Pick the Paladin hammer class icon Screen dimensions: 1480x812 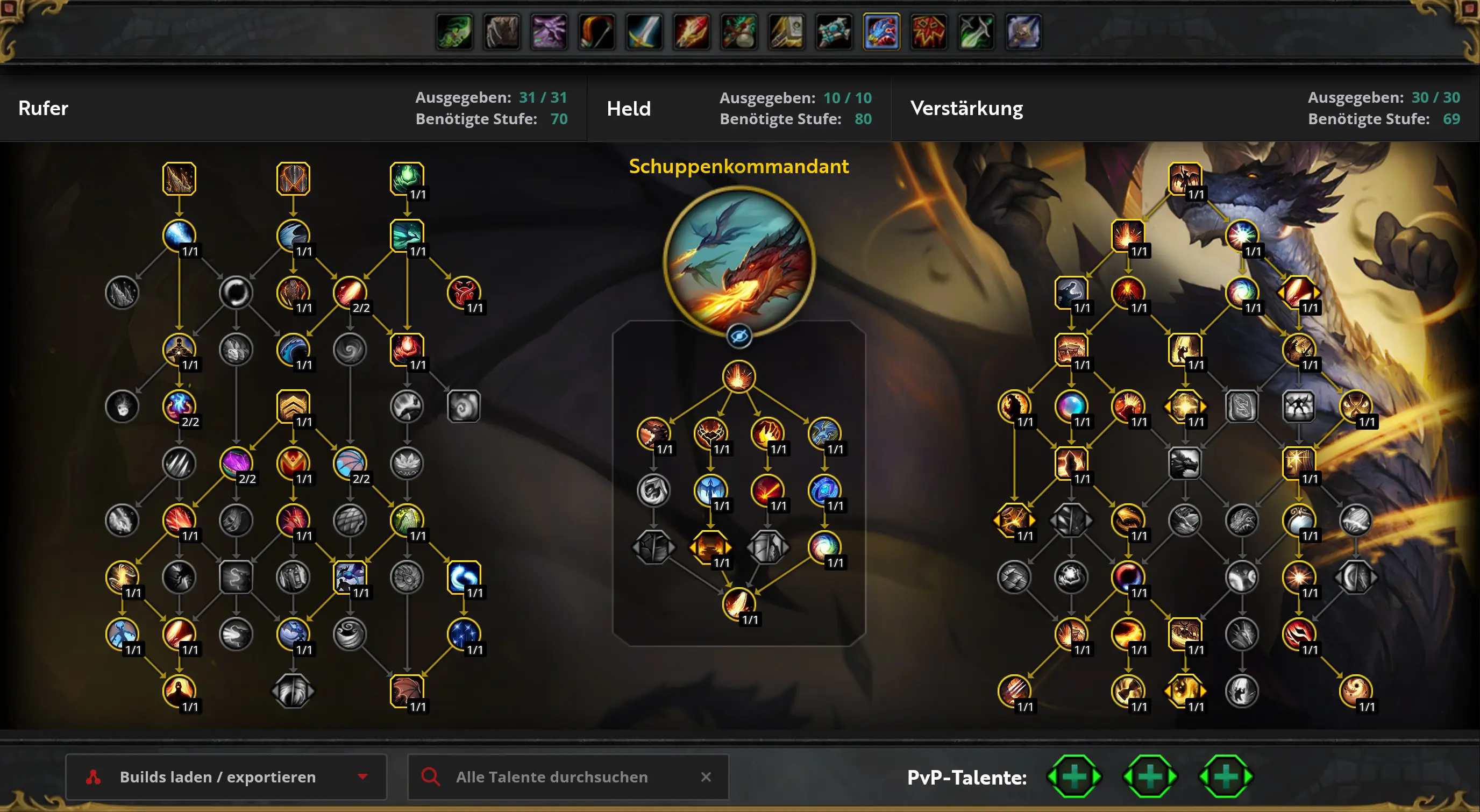[x=787, y=32]
